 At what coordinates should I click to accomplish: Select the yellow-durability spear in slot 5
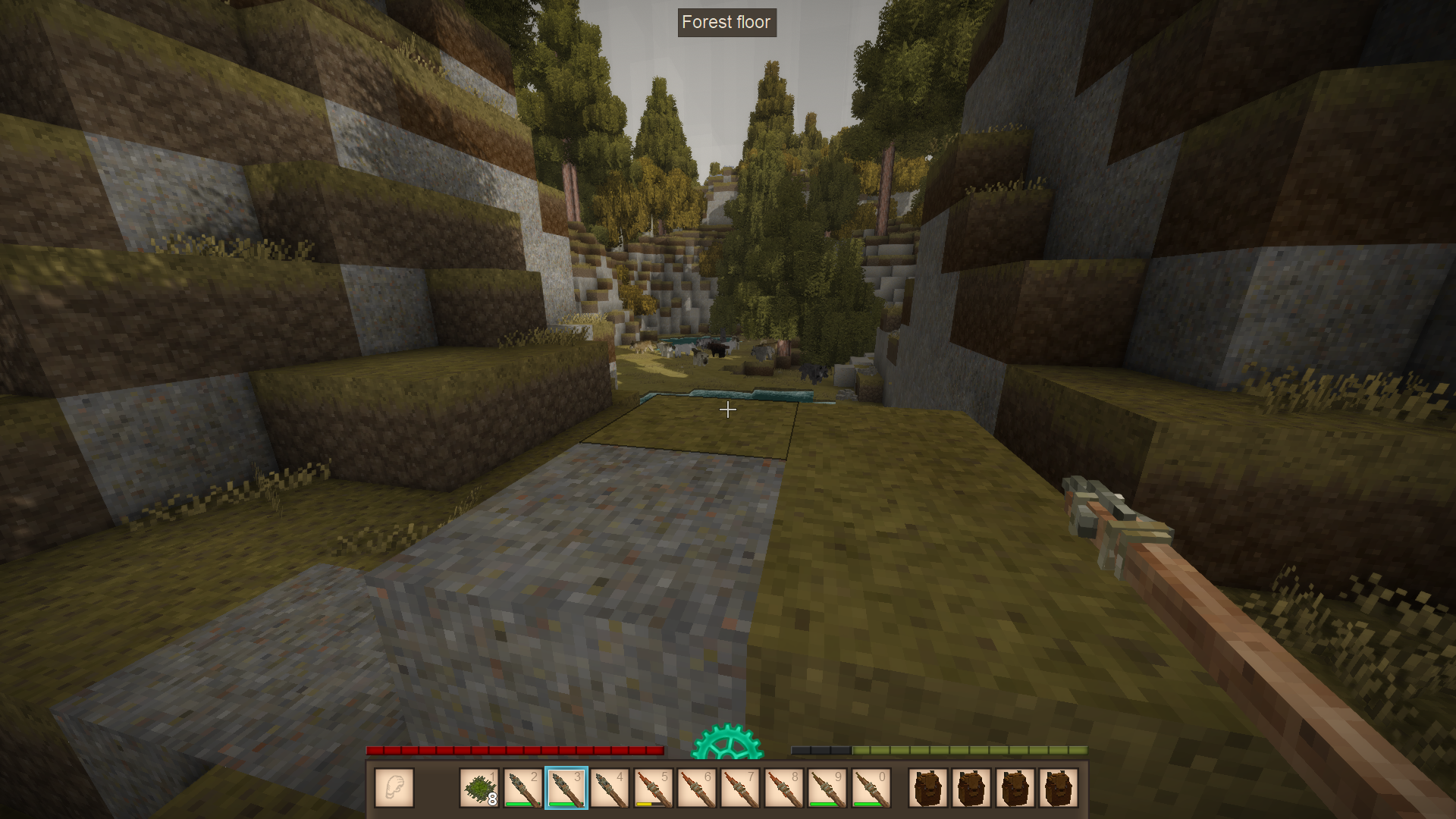coord(653,788)
